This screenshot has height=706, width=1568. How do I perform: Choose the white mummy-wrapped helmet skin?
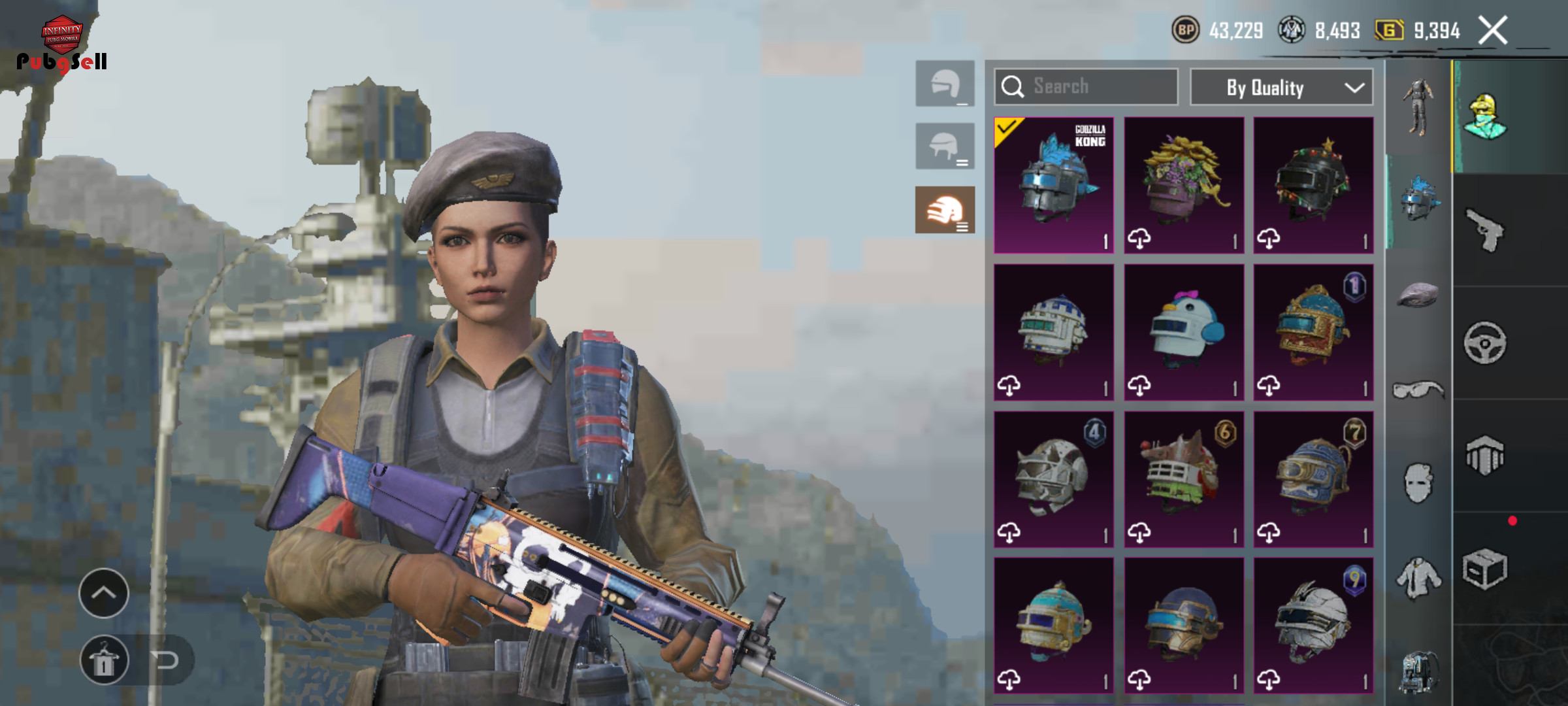click(x=1313, y=626)
